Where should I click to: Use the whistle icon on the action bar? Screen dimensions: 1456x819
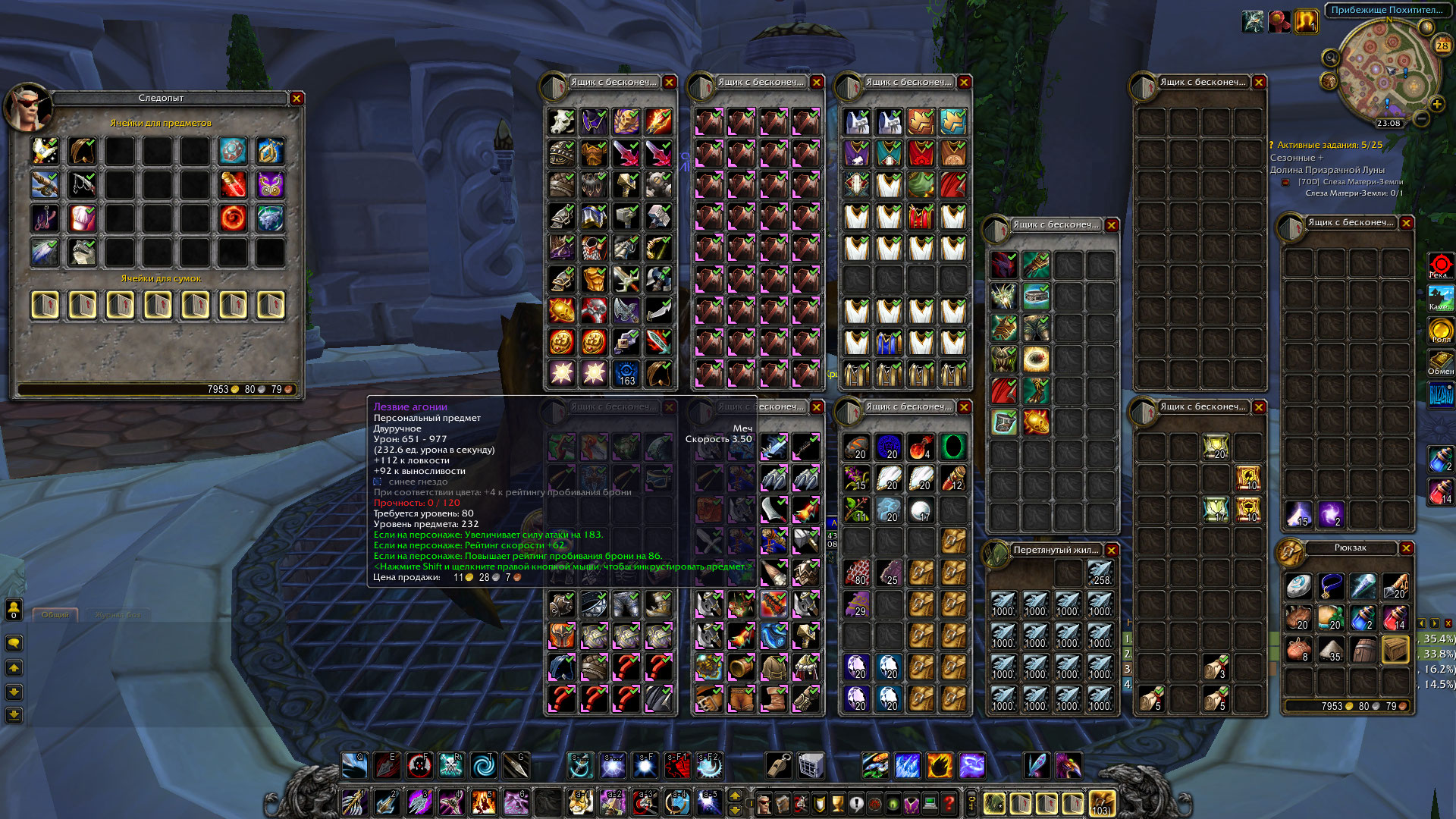[779, 766]
